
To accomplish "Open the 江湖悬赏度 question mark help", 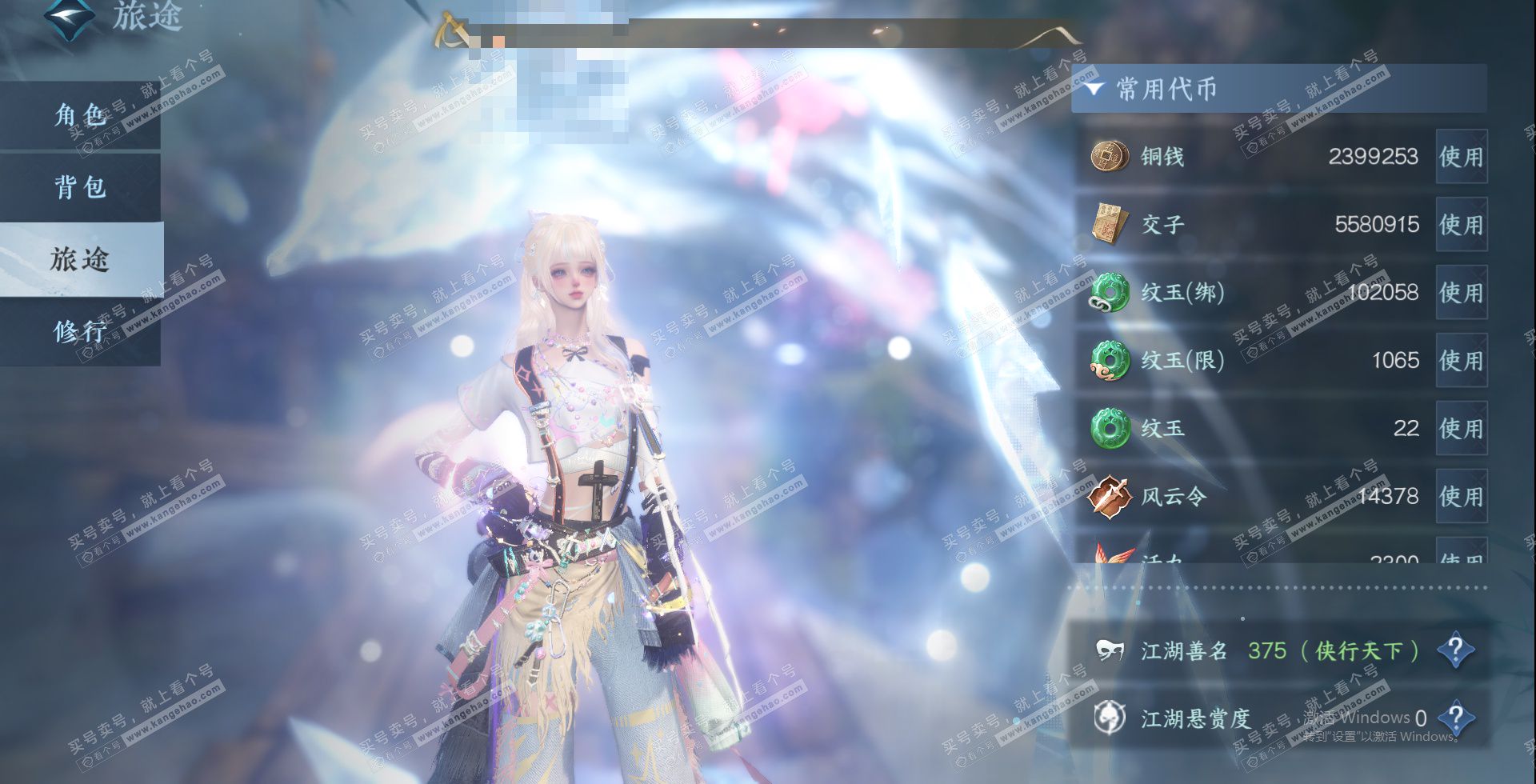I will (1455, 718).
